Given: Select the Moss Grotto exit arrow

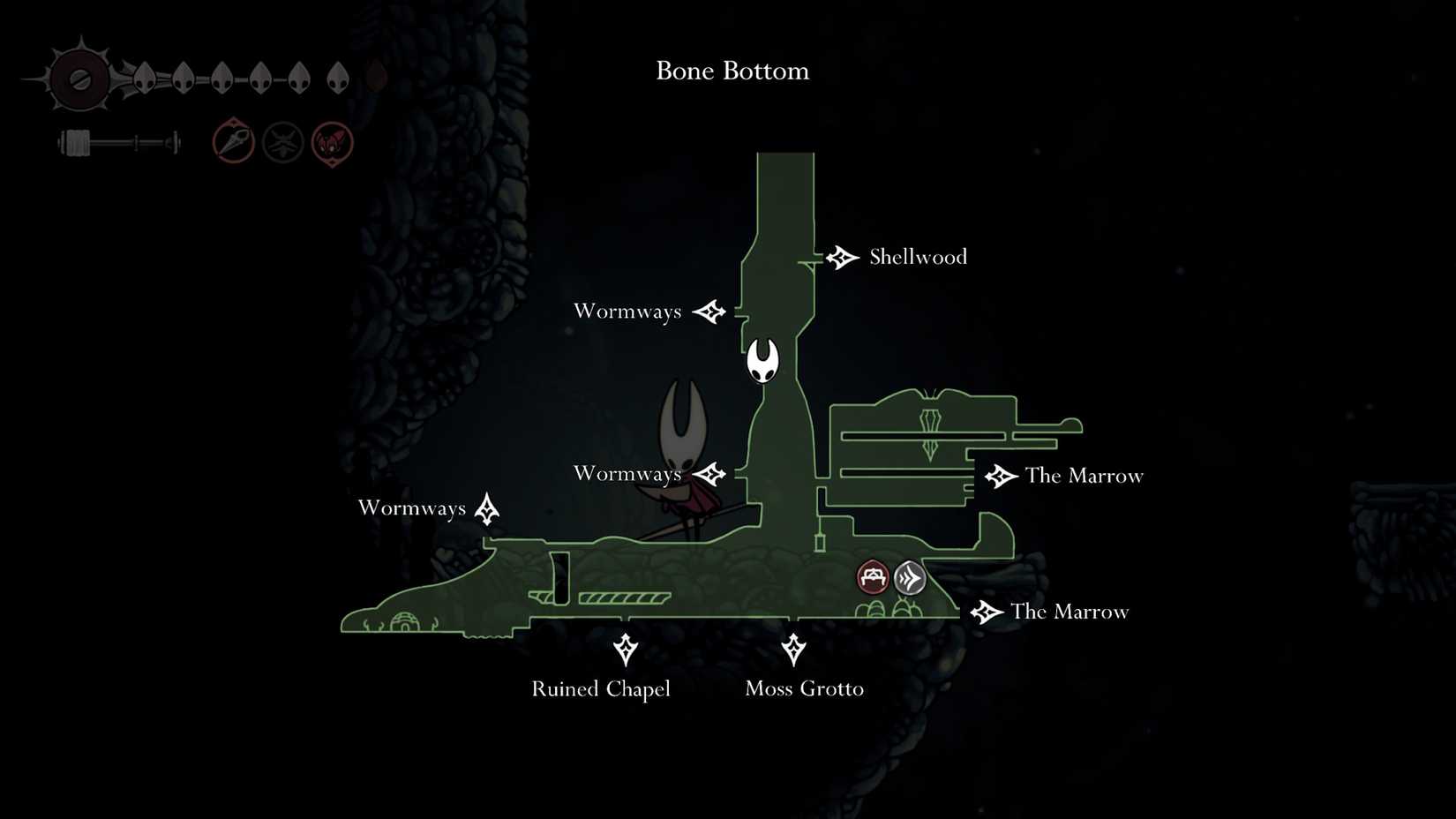Looking at the screenshot, I should [795, 650].
